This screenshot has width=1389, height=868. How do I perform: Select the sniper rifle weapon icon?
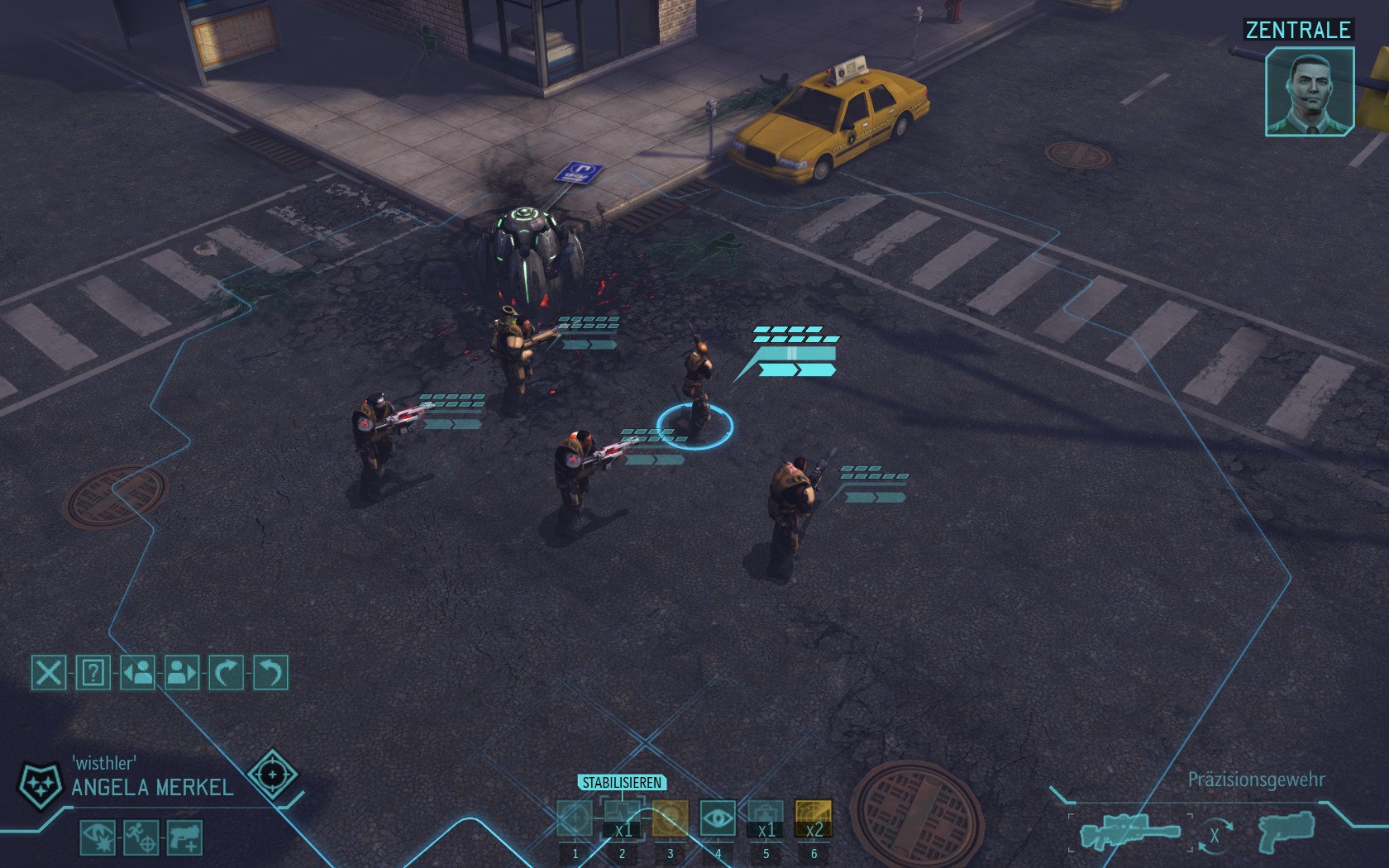click(1129, 832)
